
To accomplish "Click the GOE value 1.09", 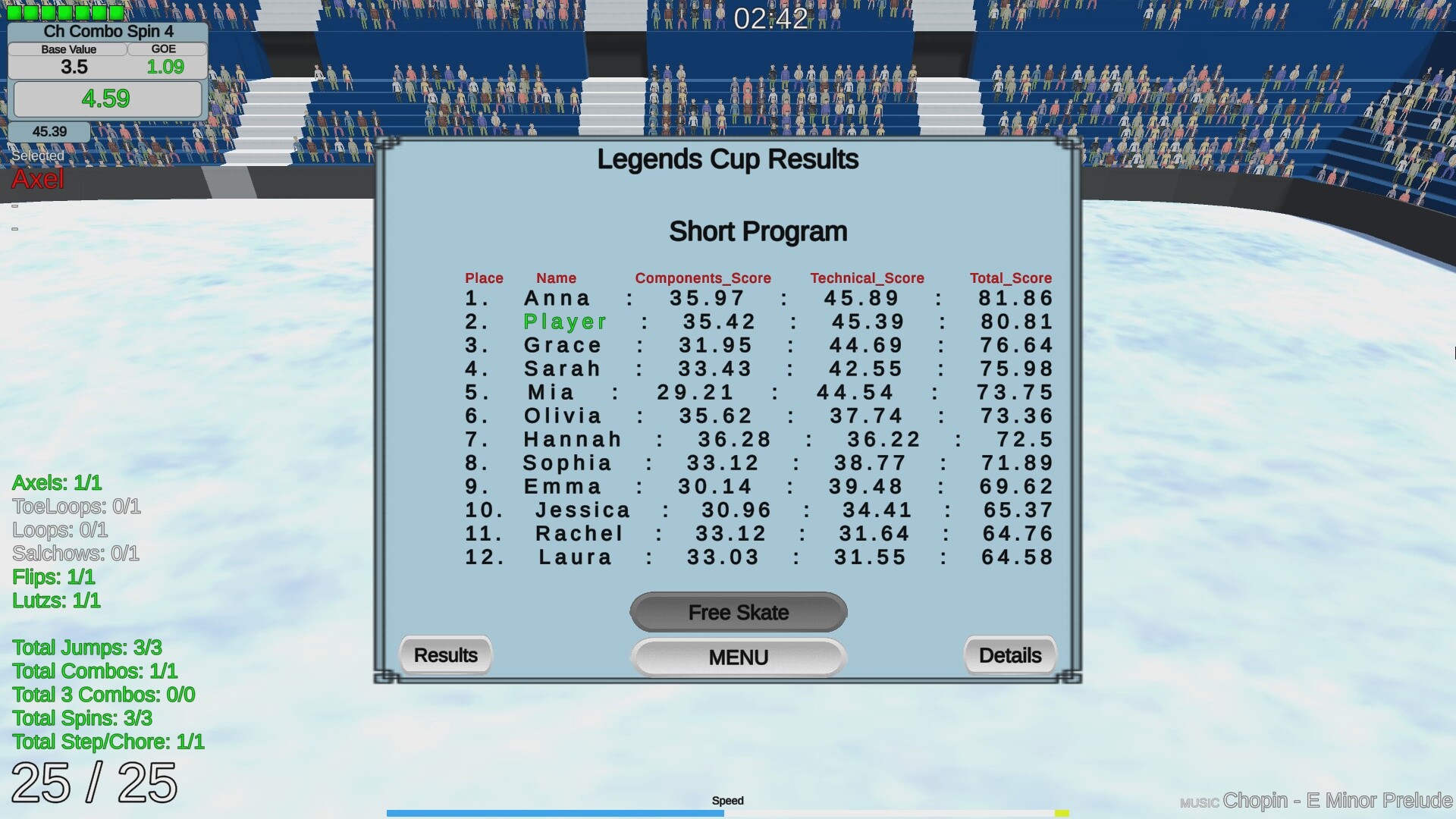I will point(165,66).
